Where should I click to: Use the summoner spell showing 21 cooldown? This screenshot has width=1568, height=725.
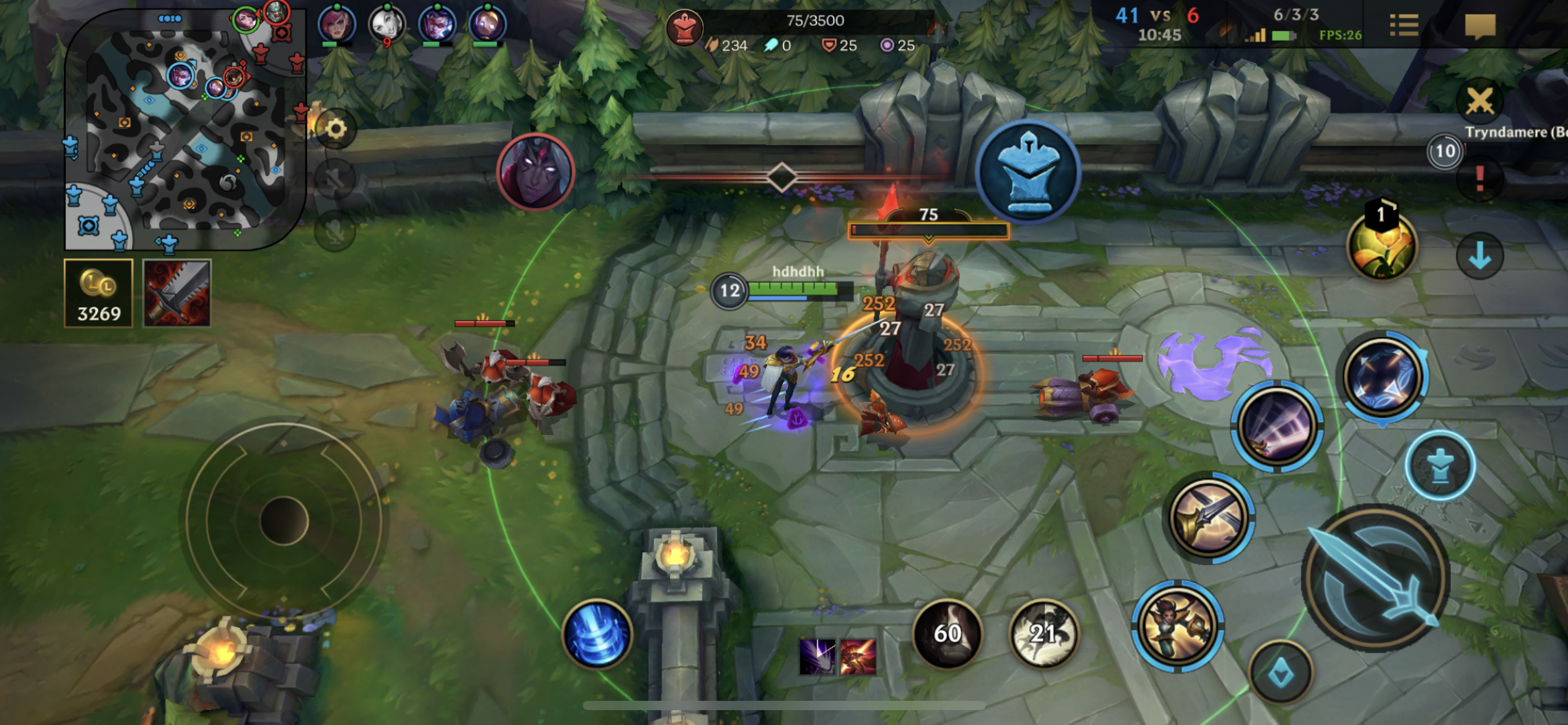tap(1043, 633)
